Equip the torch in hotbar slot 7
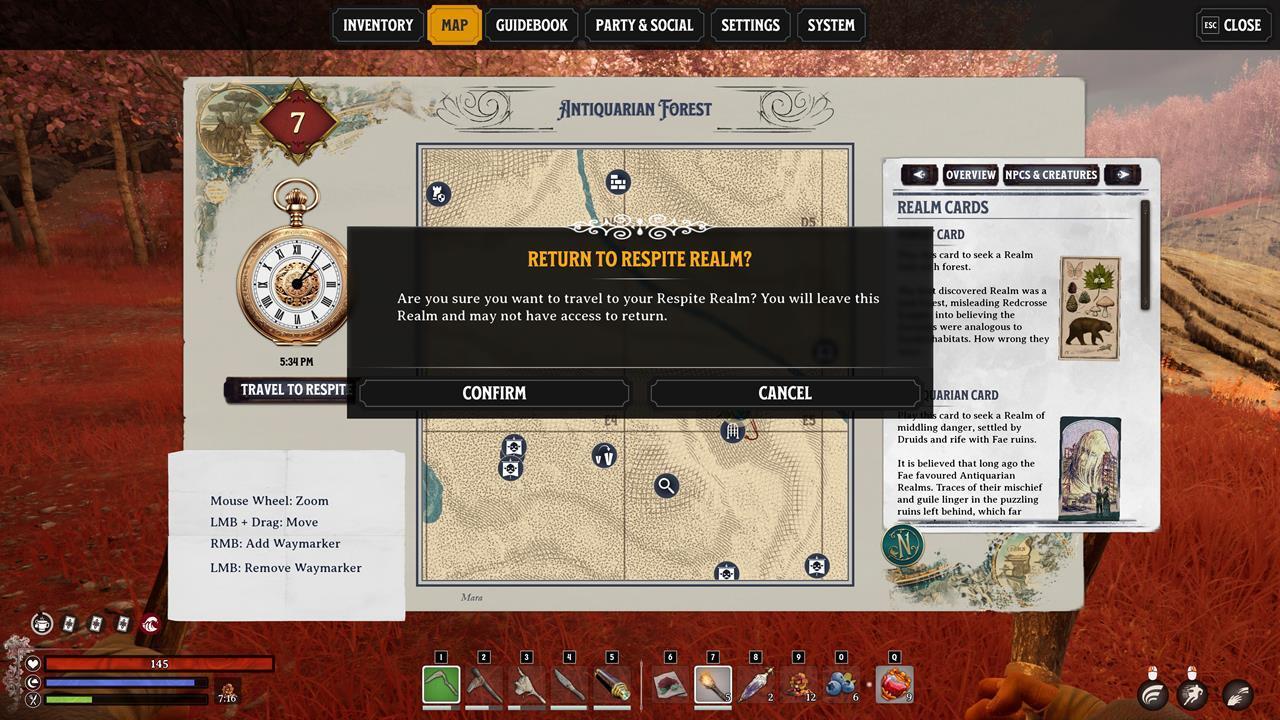Image resolution: width=1280 pixels, height=720 pixels. (x=713, y=685)
